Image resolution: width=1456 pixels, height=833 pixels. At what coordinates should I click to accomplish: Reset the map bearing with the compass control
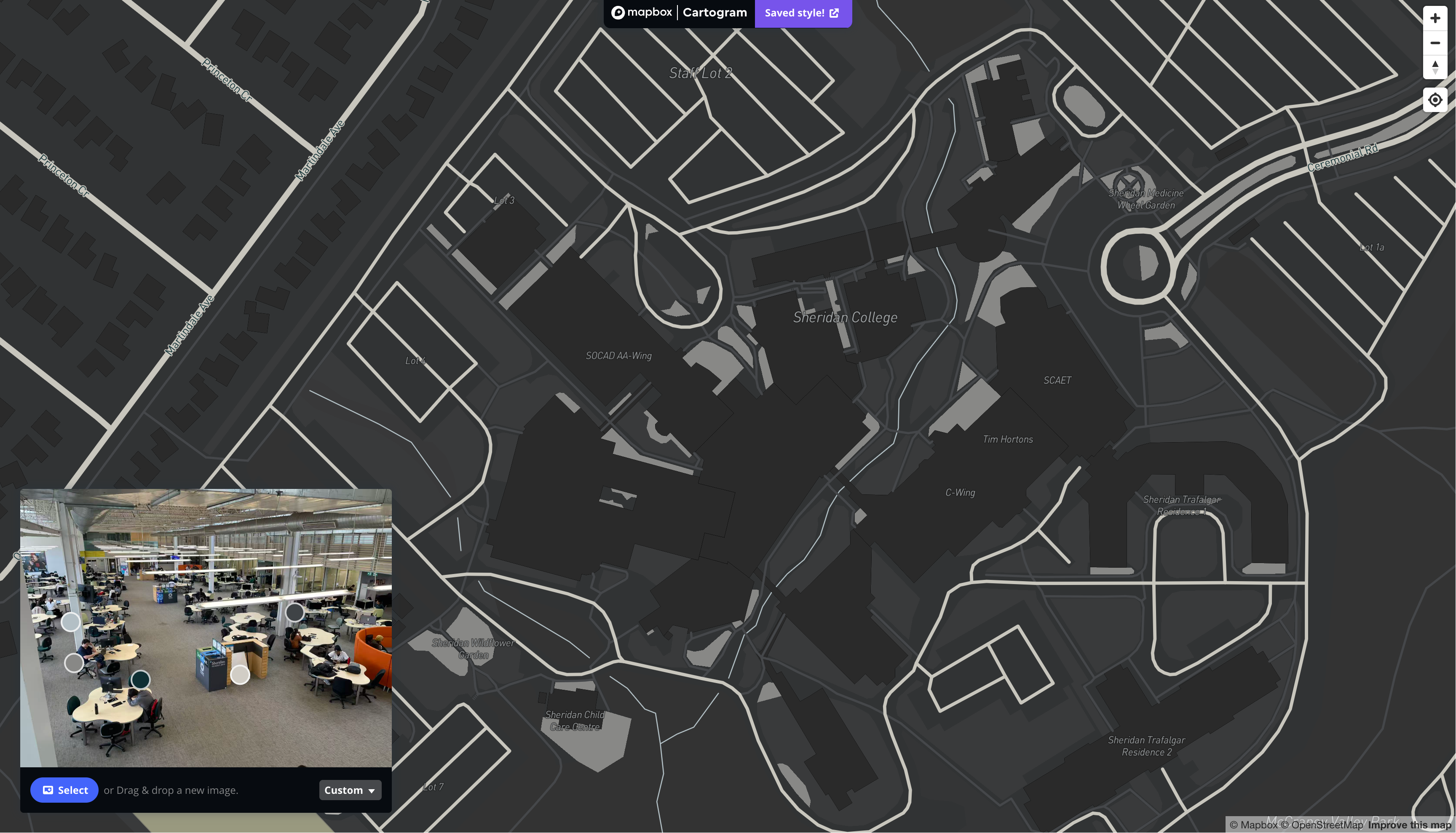1435,67
